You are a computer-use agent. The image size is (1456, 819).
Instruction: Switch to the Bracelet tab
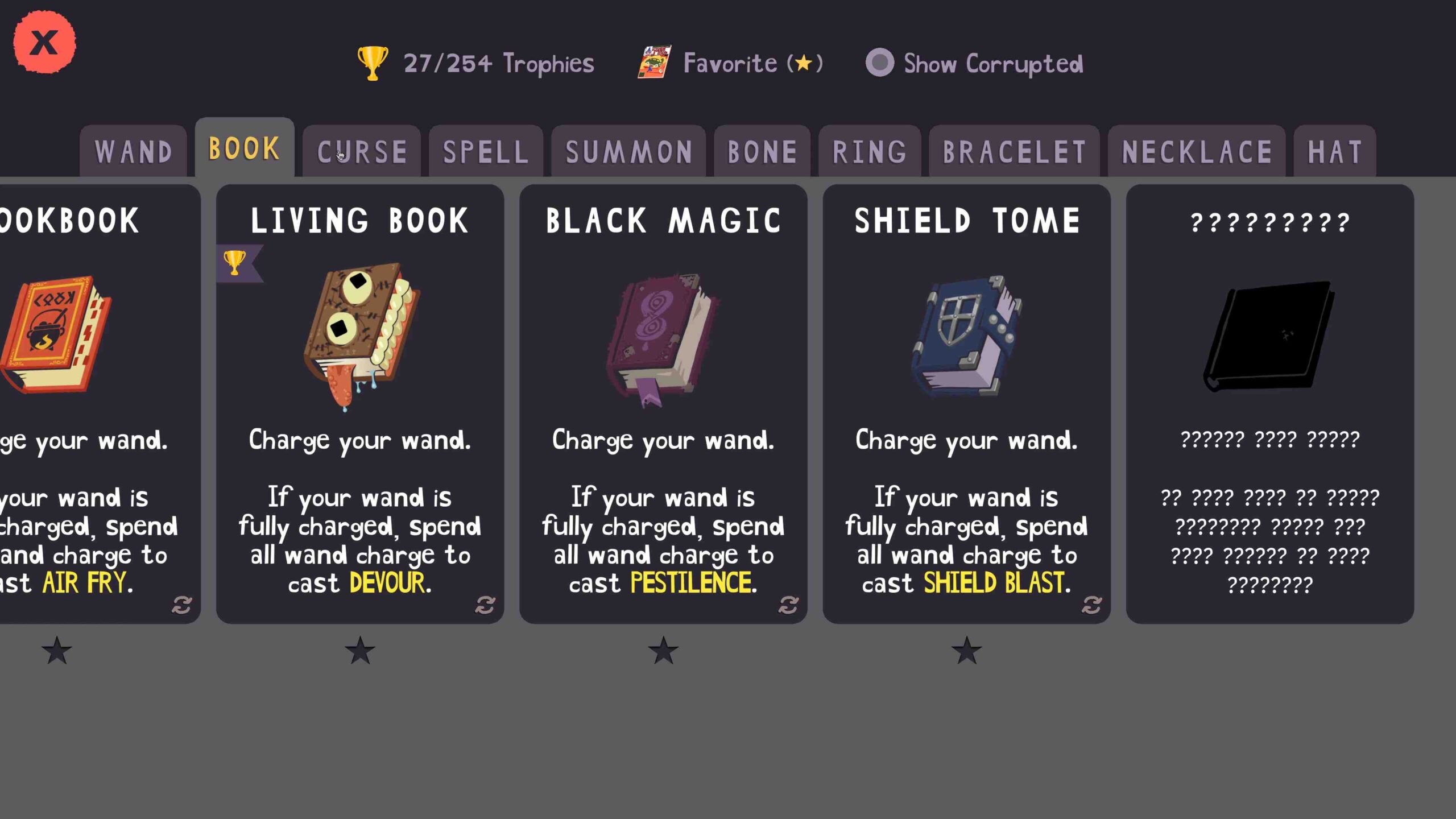[1014, 152]
